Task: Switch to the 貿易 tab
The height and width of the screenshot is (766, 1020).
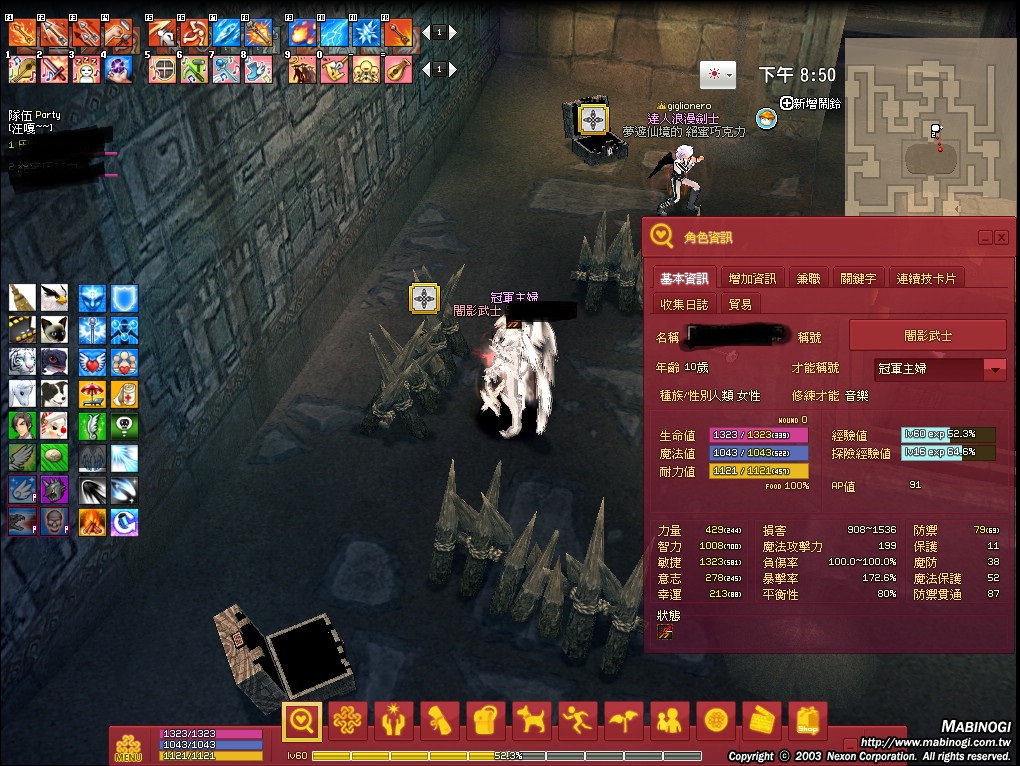Action: click(x=740, y=304)
